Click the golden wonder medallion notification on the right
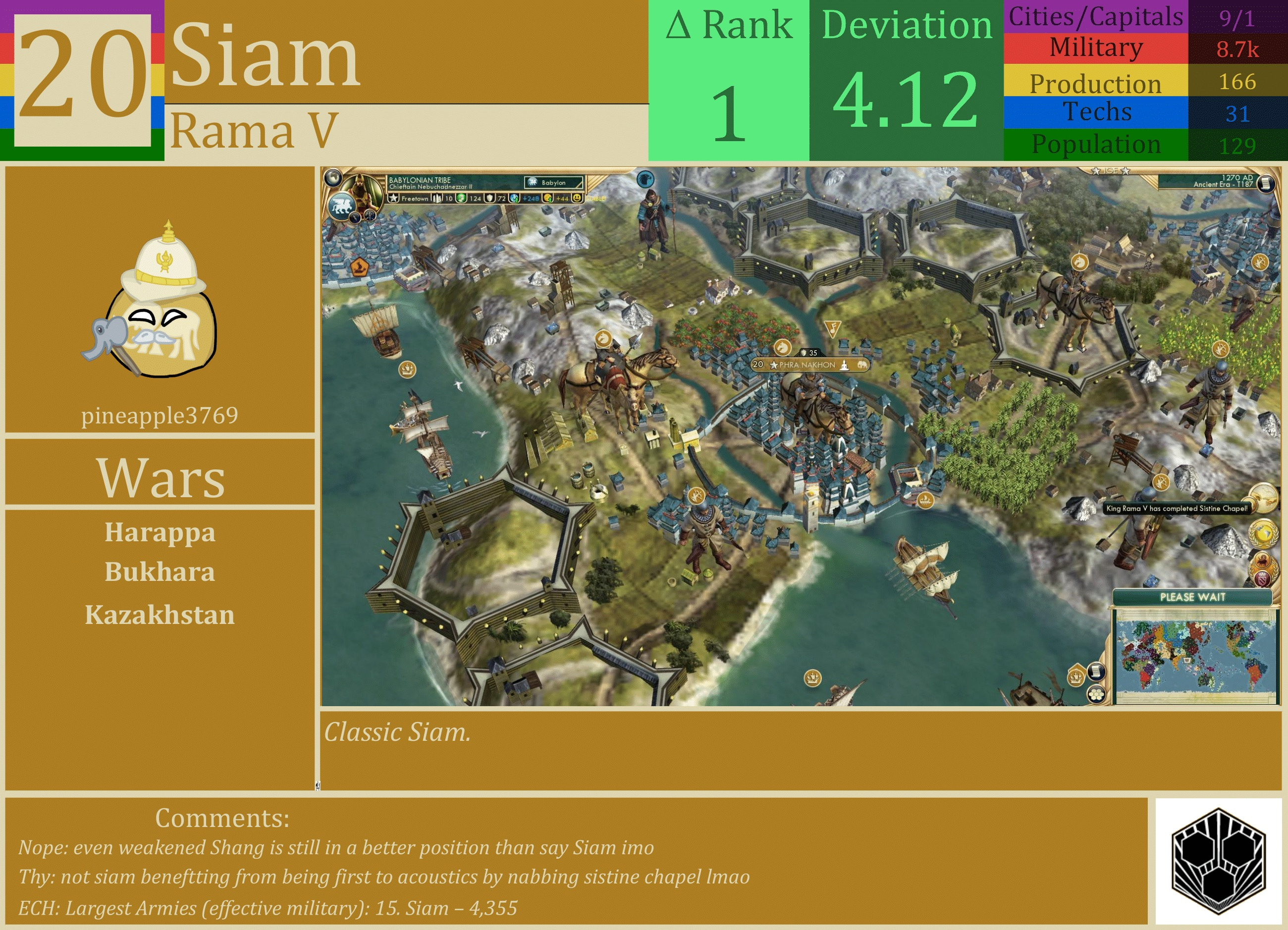1288x930 pixels. coord(1264,499)
